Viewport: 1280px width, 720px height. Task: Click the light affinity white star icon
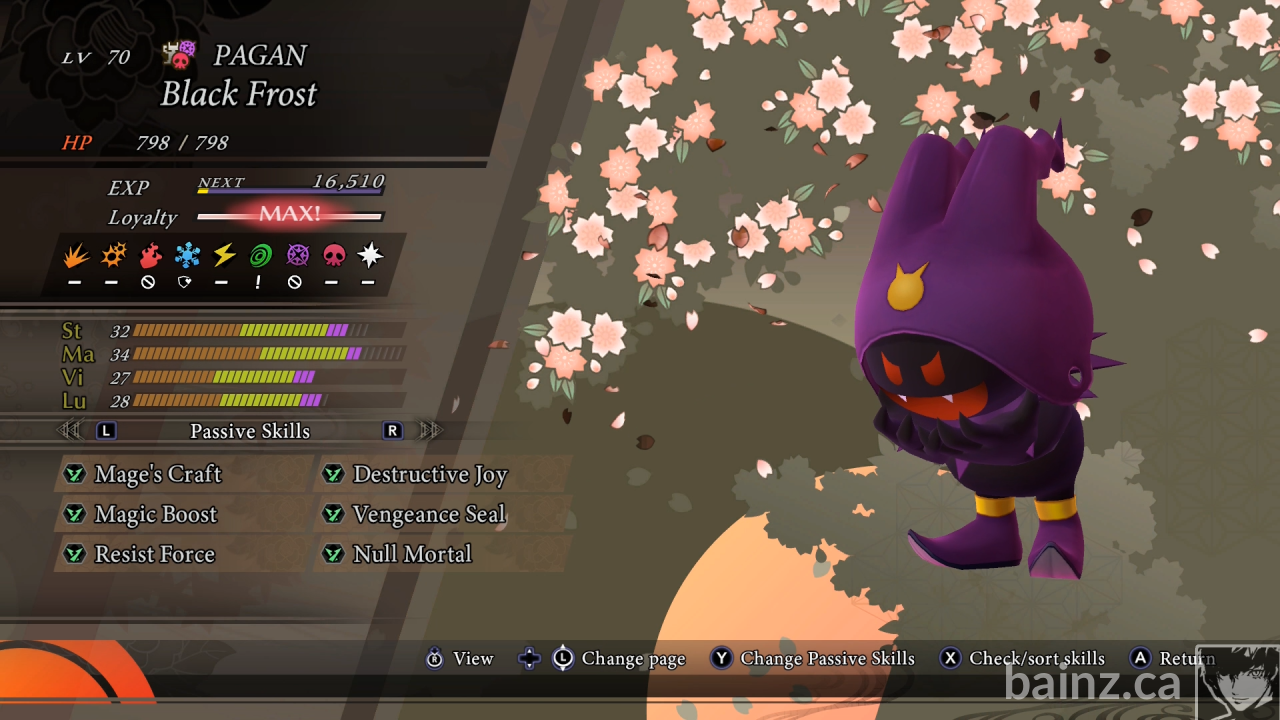[x=370, y=256]
